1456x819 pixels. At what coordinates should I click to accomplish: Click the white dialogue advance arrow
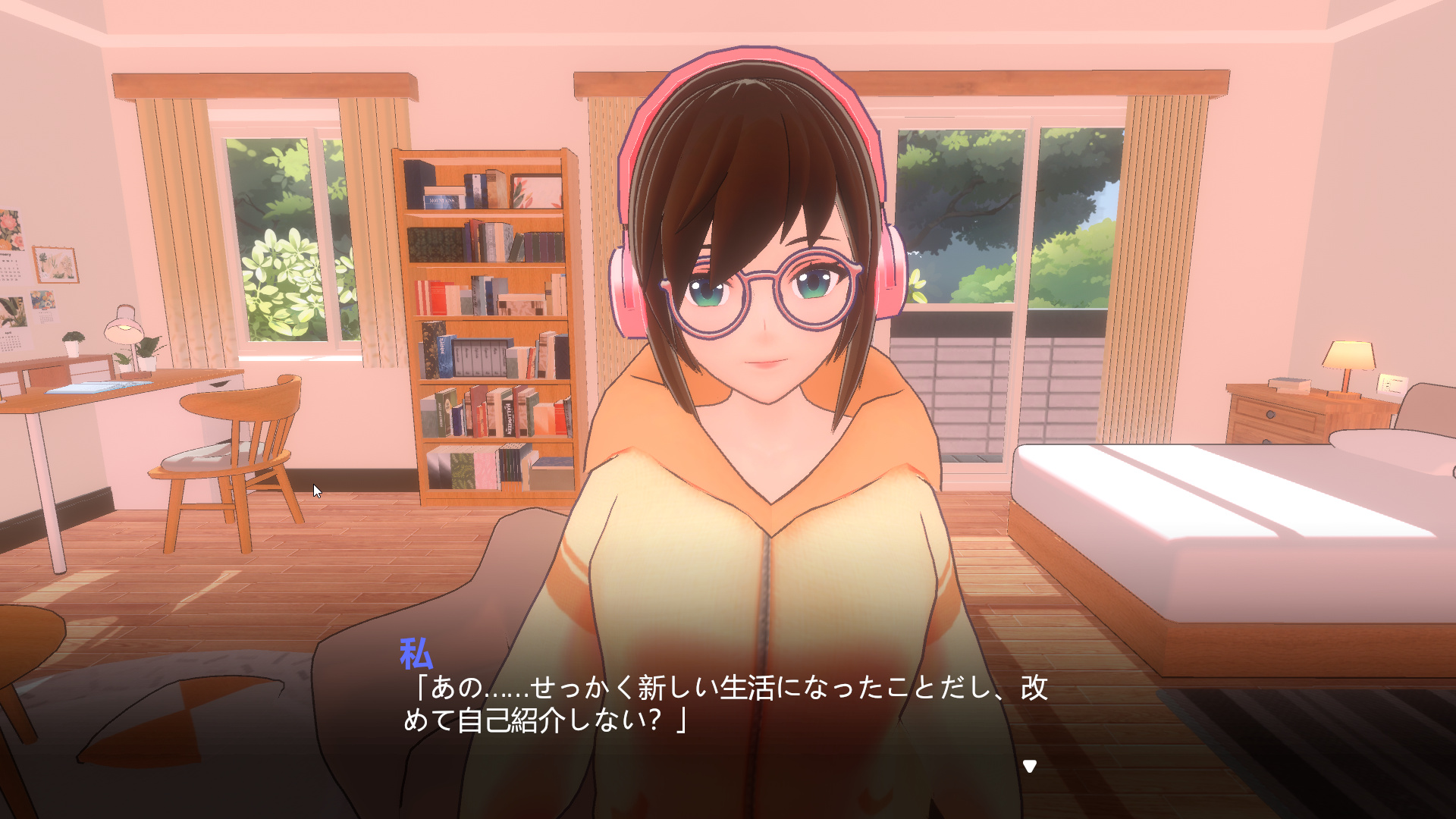tap(1029, 766)
